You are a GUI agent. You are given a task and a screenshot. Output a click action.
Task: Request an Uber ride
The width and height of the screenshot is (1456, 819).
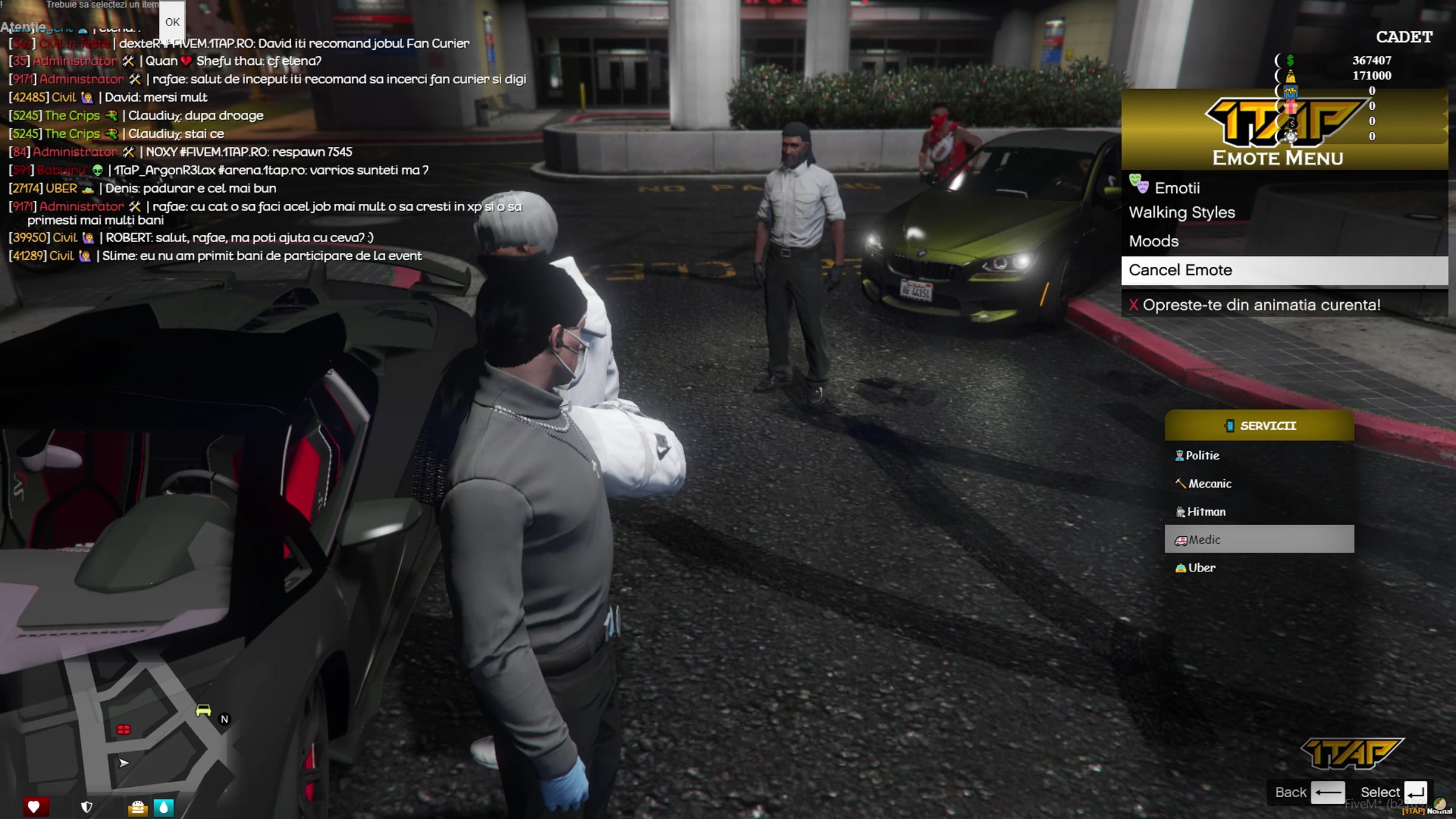click(x=1201, y=568)
